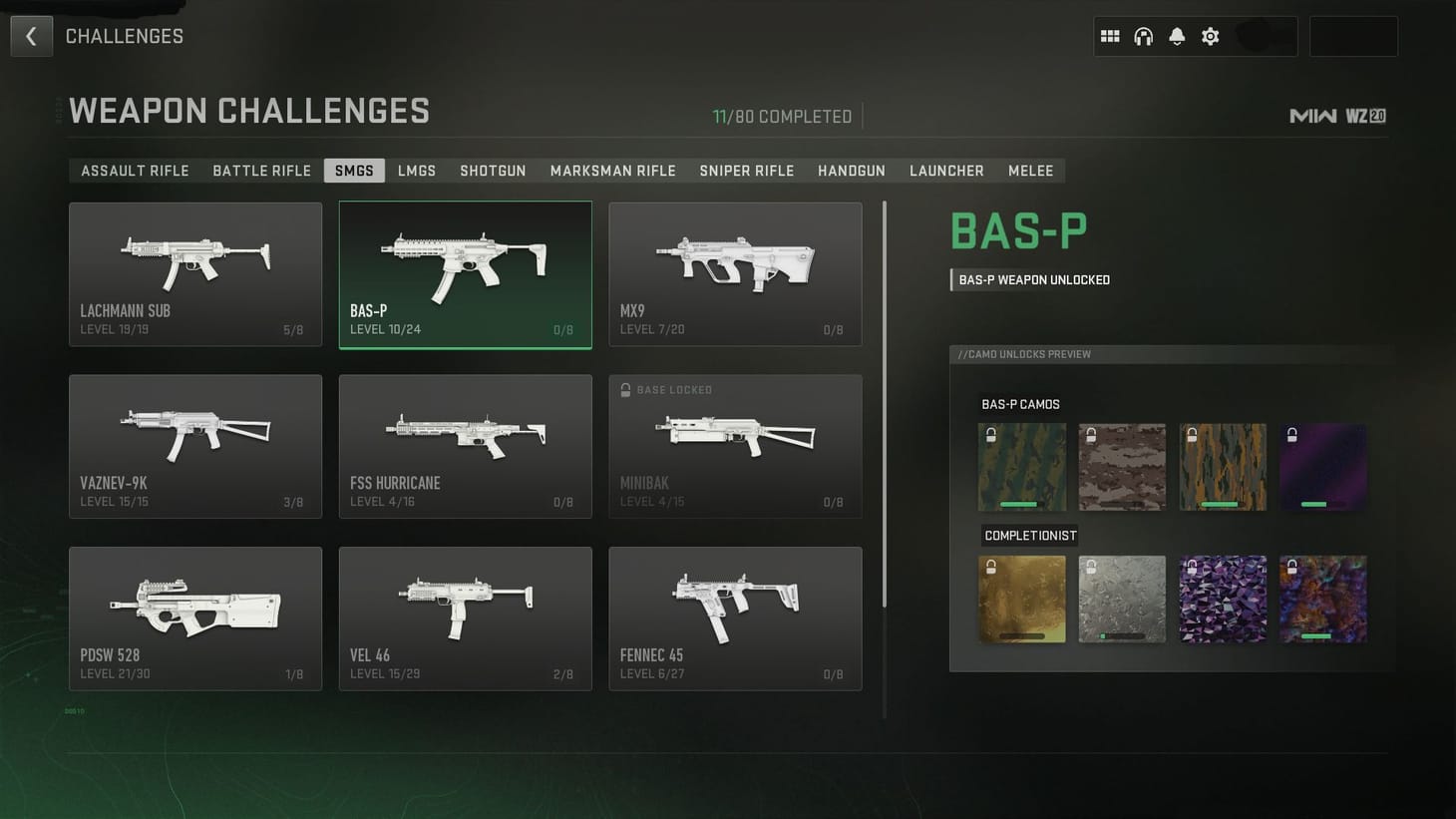Screen dimensions: 1456x819
Task: Open the settings gear icon
Action: pyautogui.click(x=1210, y=36)
